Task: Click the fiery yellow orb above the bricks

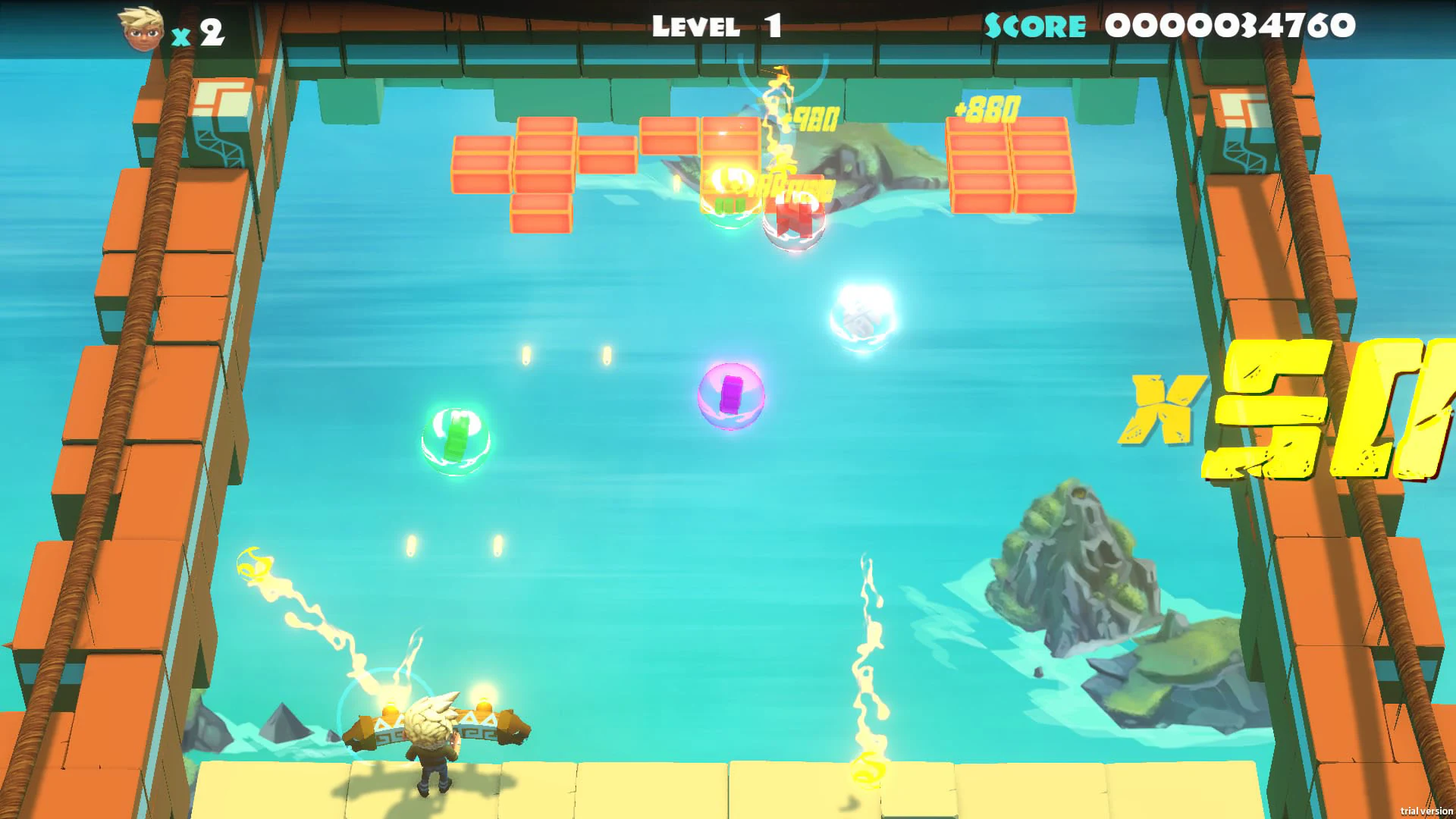Action: pos(730,180)
